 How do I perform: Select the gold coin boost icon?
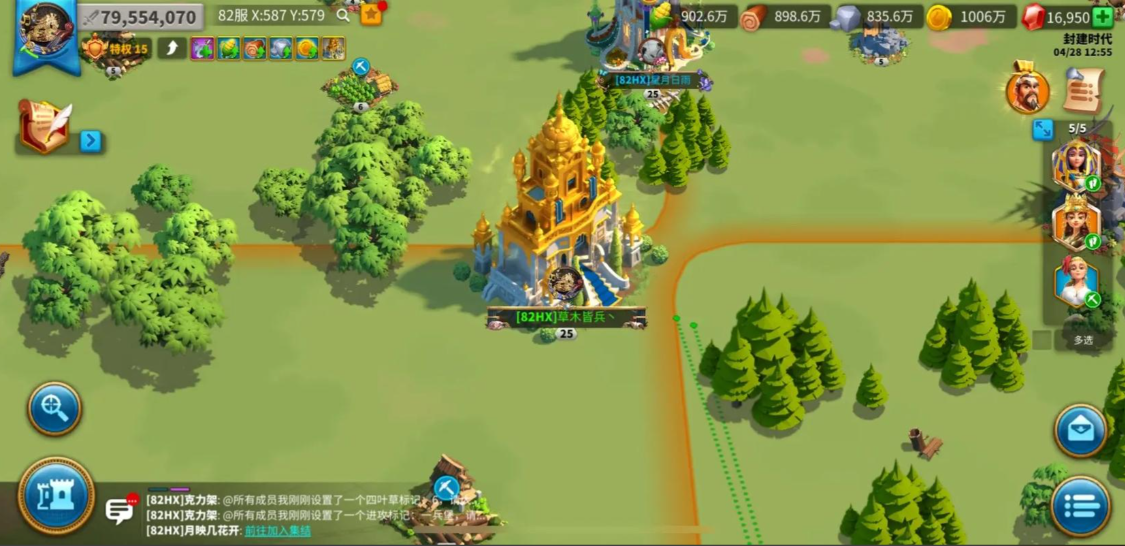point(306,48)
